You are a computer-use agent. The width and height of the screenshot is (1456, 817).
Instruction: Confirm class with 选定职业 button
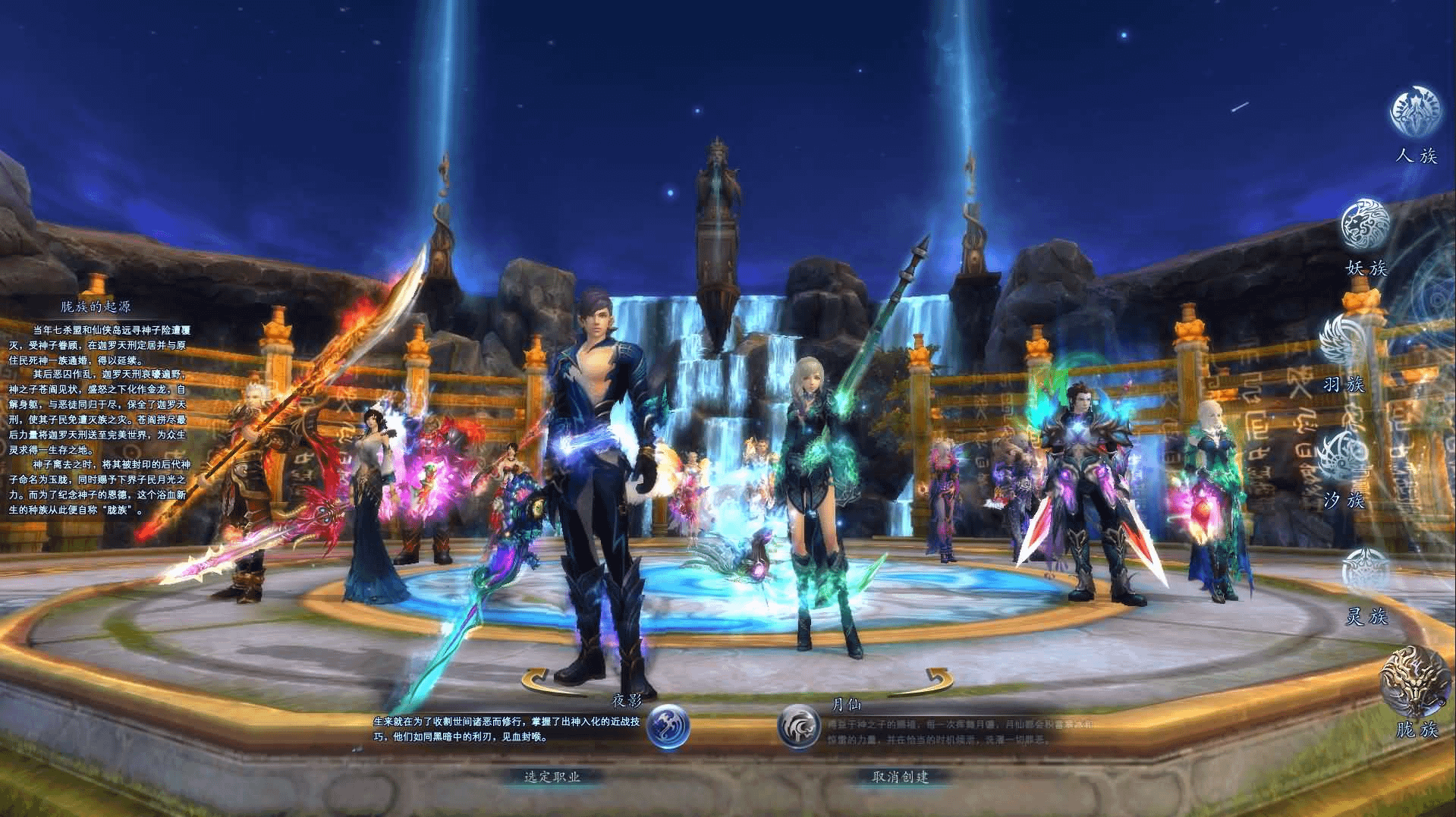[552, 777]
